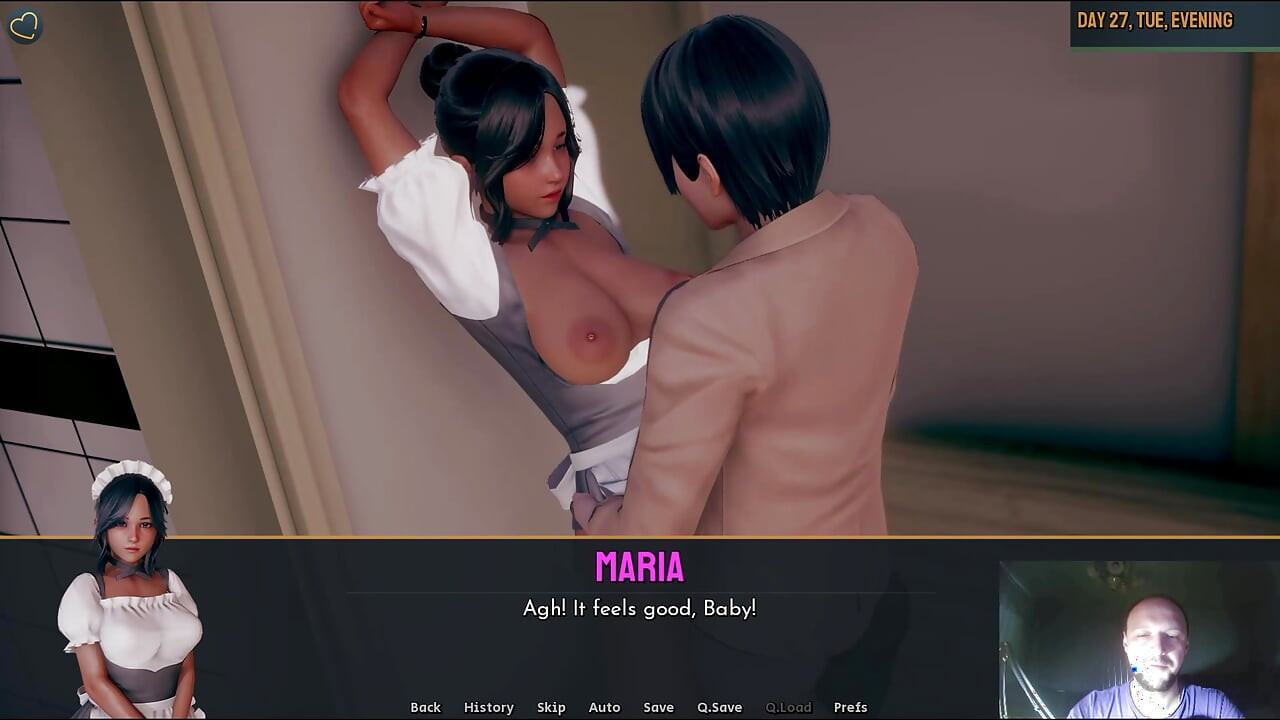Activate Skip in the quick menu
Image resolution: width=1280 pixels, height=720 pixels.
551,707
